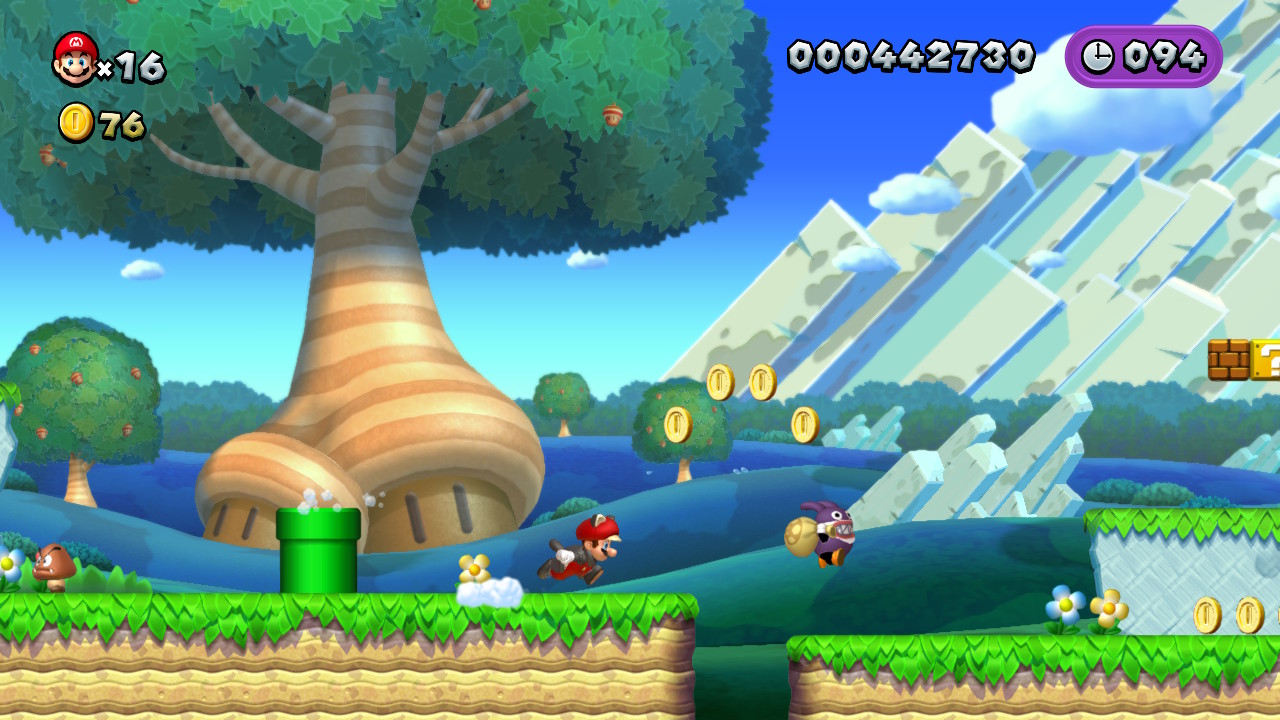Click the brick block next to the ? block
Viewport: 1280px width, 720px height.
pos(1227,360)
